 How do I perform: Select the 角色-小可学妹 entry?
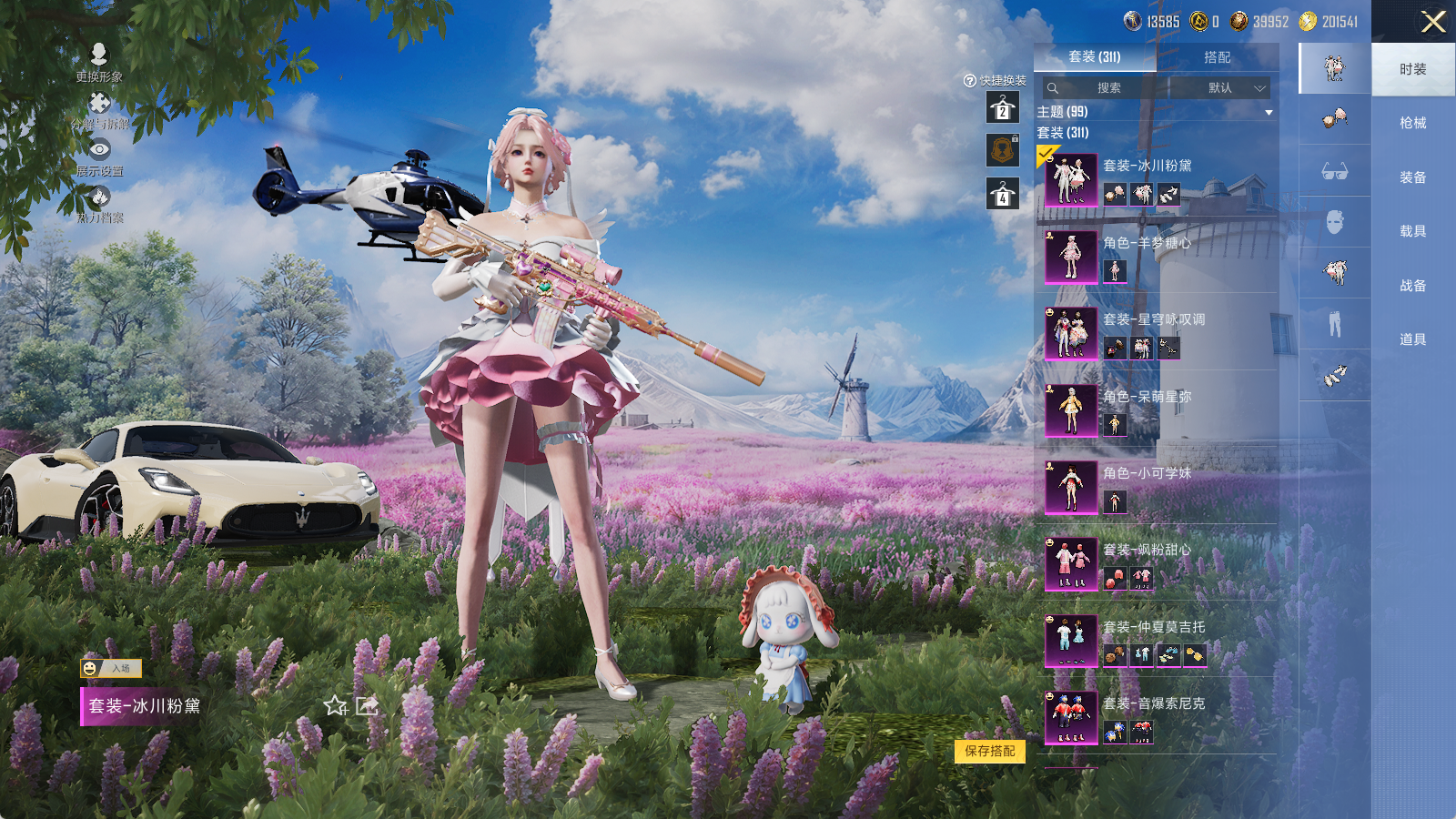1156,487
